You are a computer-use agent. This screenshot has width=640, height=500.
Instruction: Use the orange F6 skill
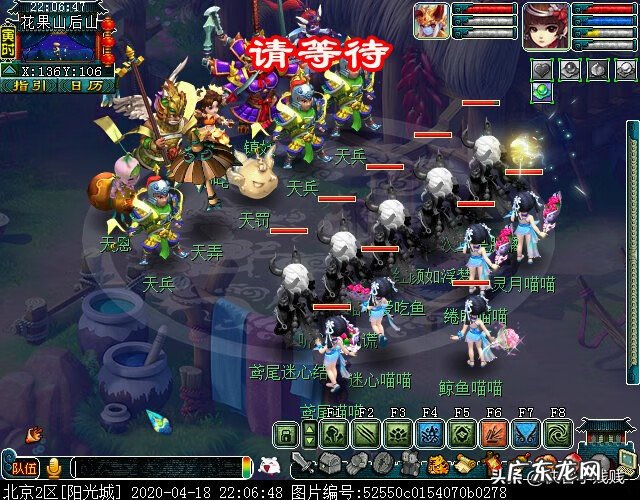(493, 435)
